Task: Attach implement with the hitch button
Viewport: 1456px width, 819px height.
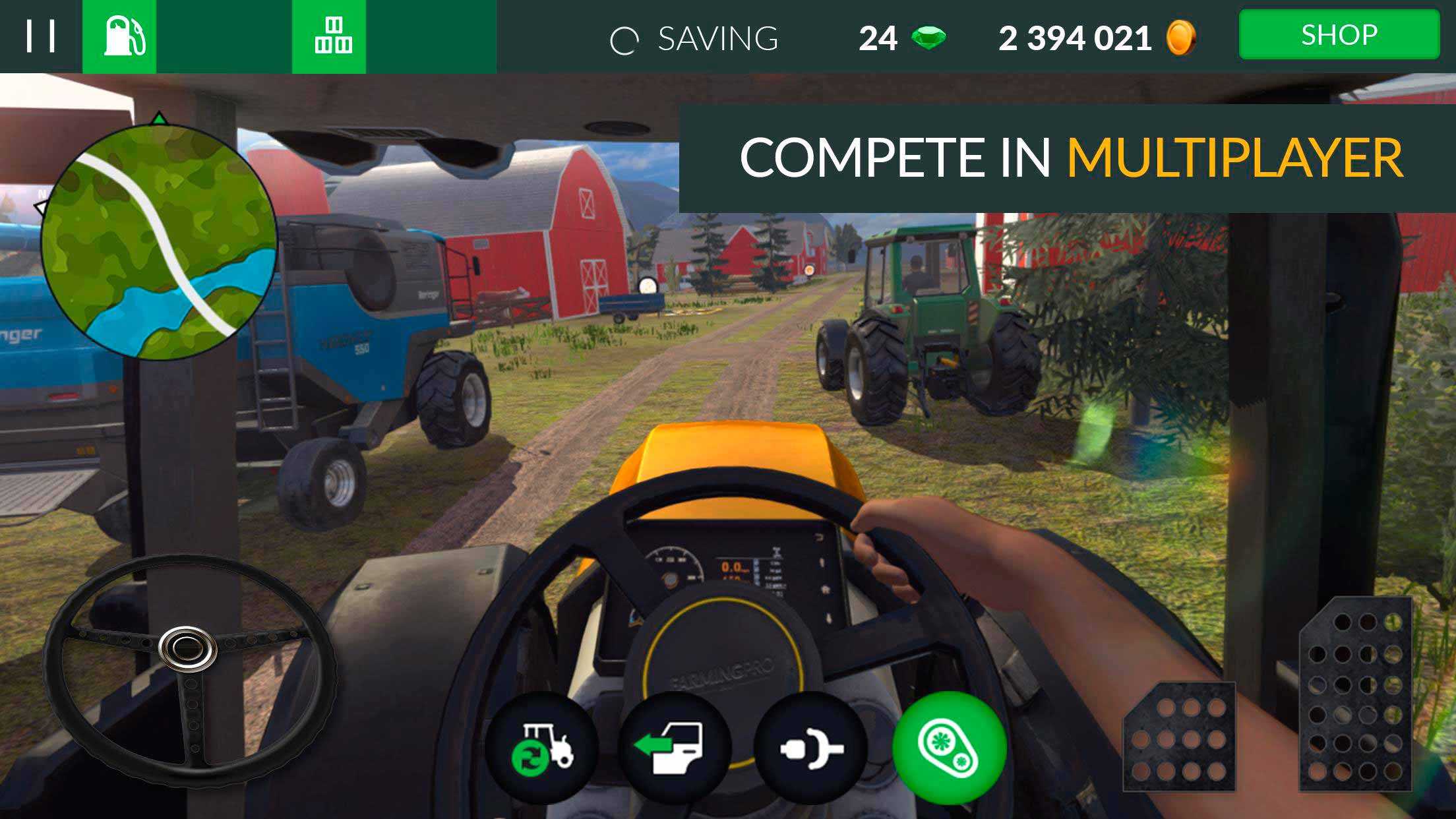Action: click(x=810, y=748)
